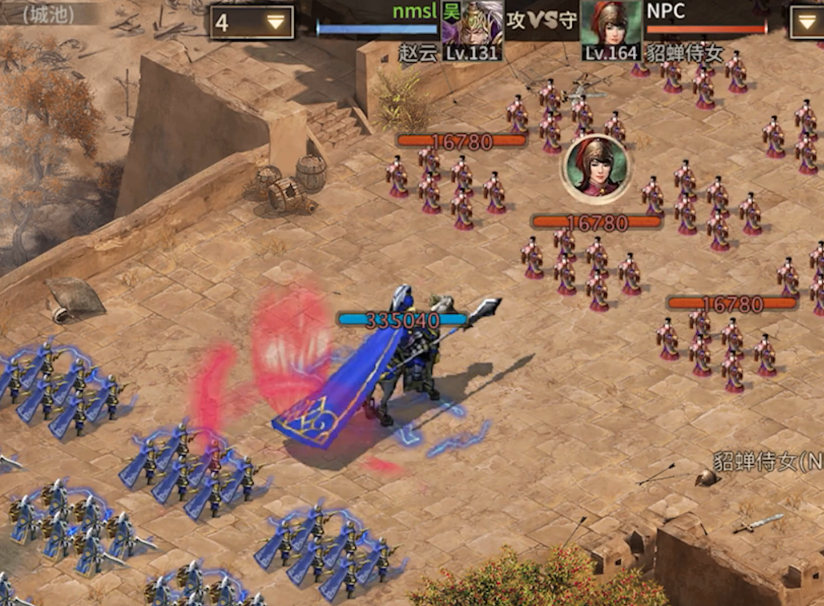Expand the dropdown arrow beside the NPC bar
This screenshot has height=606, width=824.
(x=807, y=22)
